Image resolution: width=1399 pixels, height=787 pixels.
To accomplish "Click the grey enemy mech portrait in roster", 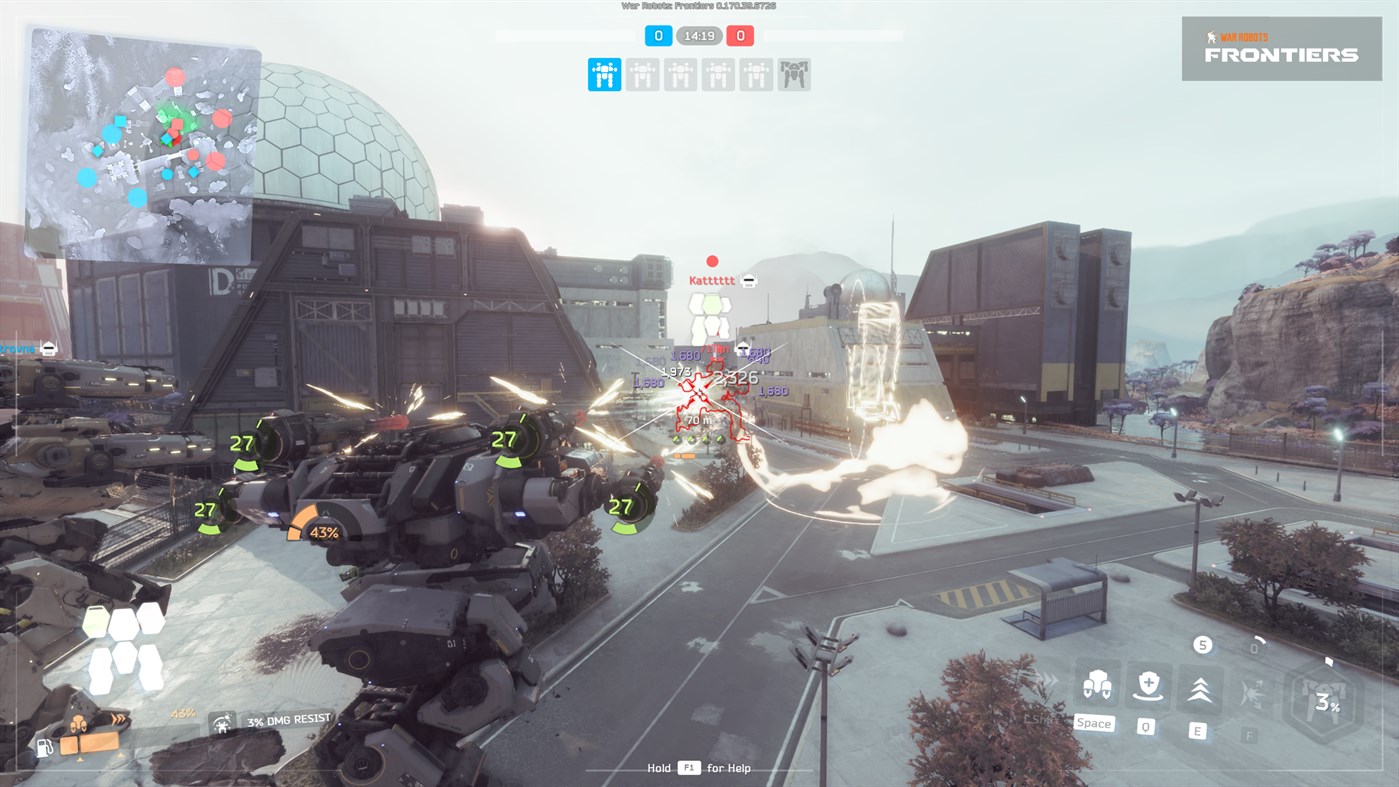I will click(x=793, y=75).
